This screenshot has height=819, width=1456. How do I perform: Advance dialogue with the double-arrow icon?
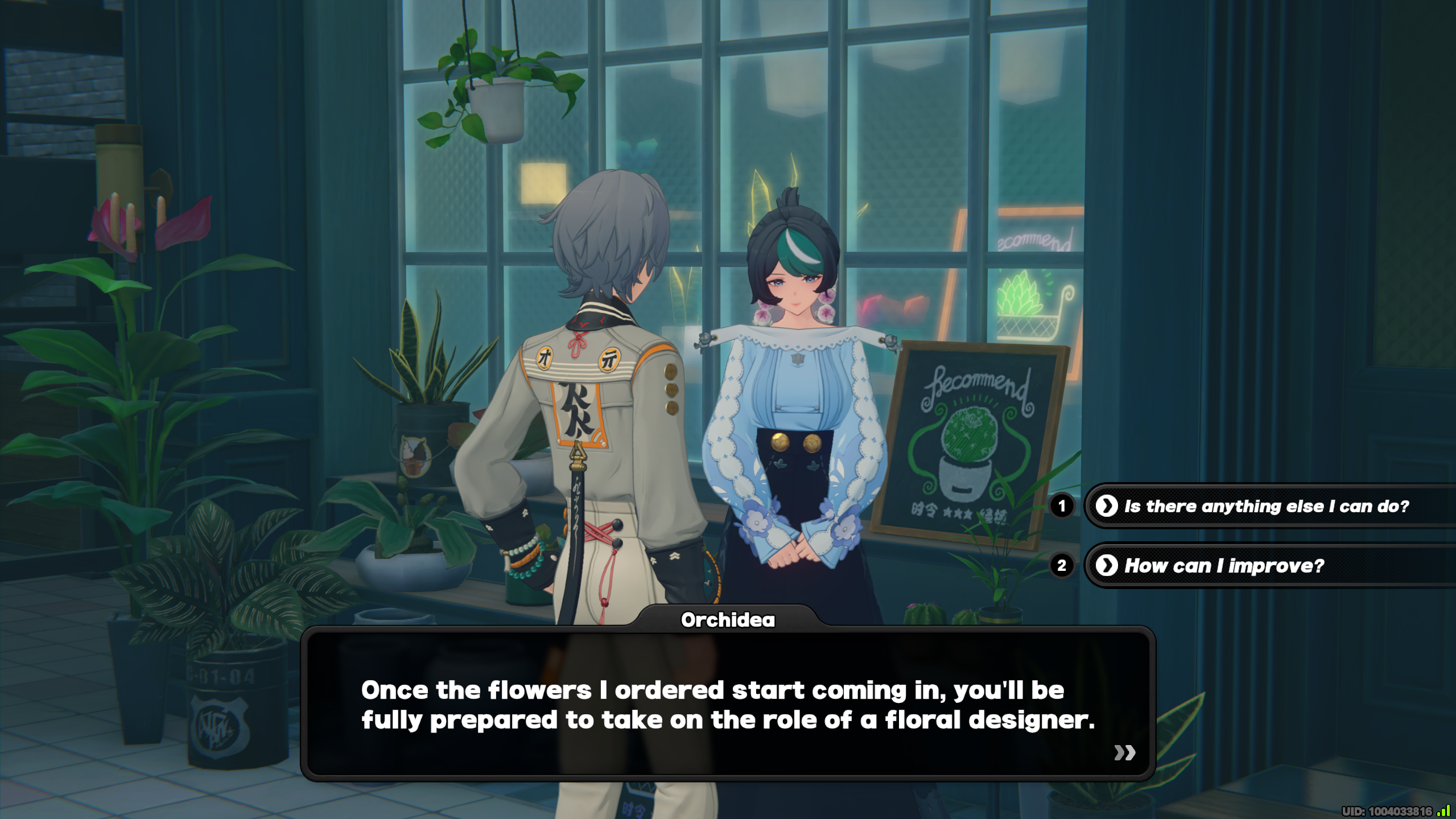point(1124,753)
